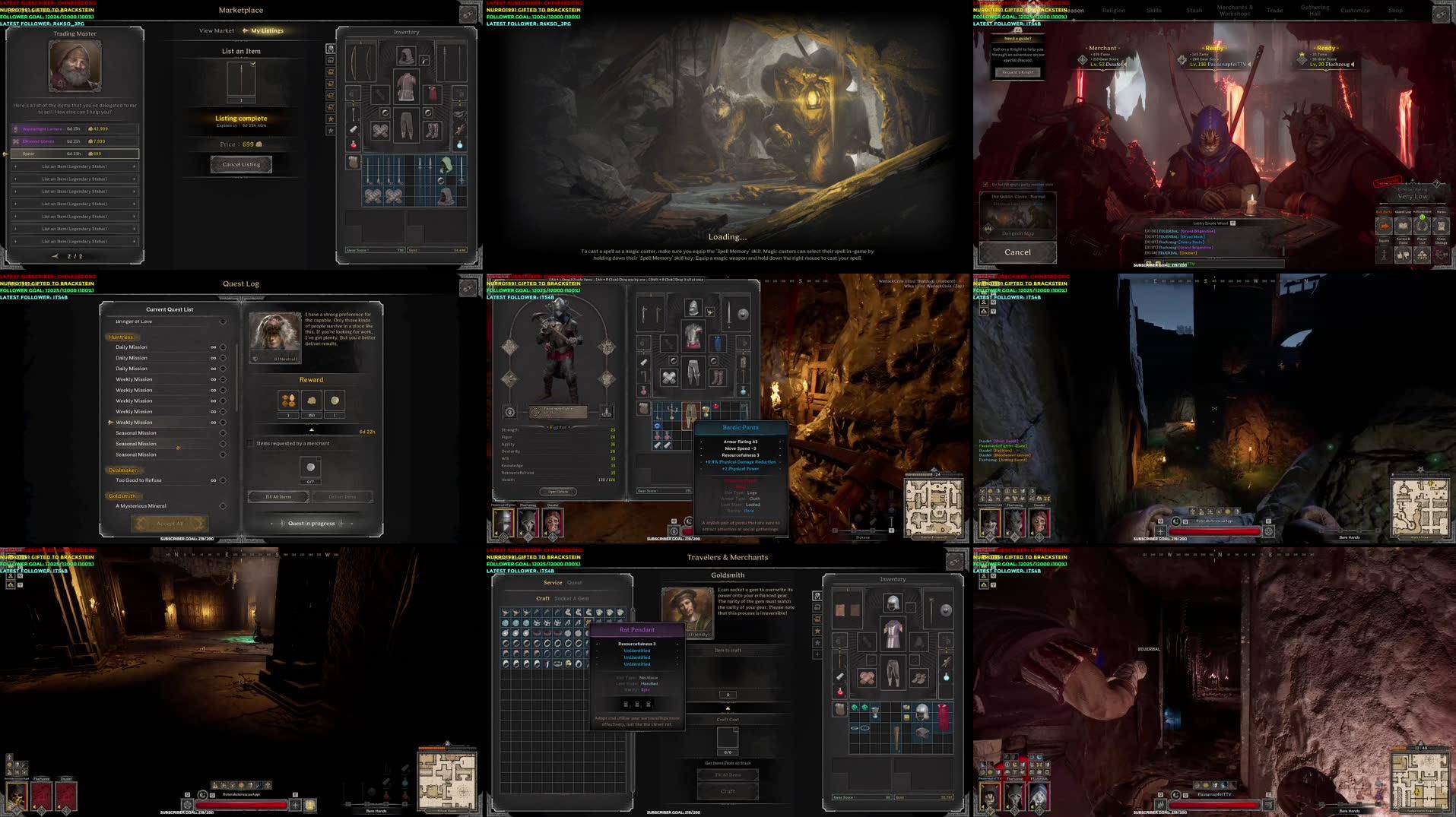Viewport: 1456px width, 817px height.
Task: Enable 'Do not fill empty party member slots'
Action: coord(987,184)
